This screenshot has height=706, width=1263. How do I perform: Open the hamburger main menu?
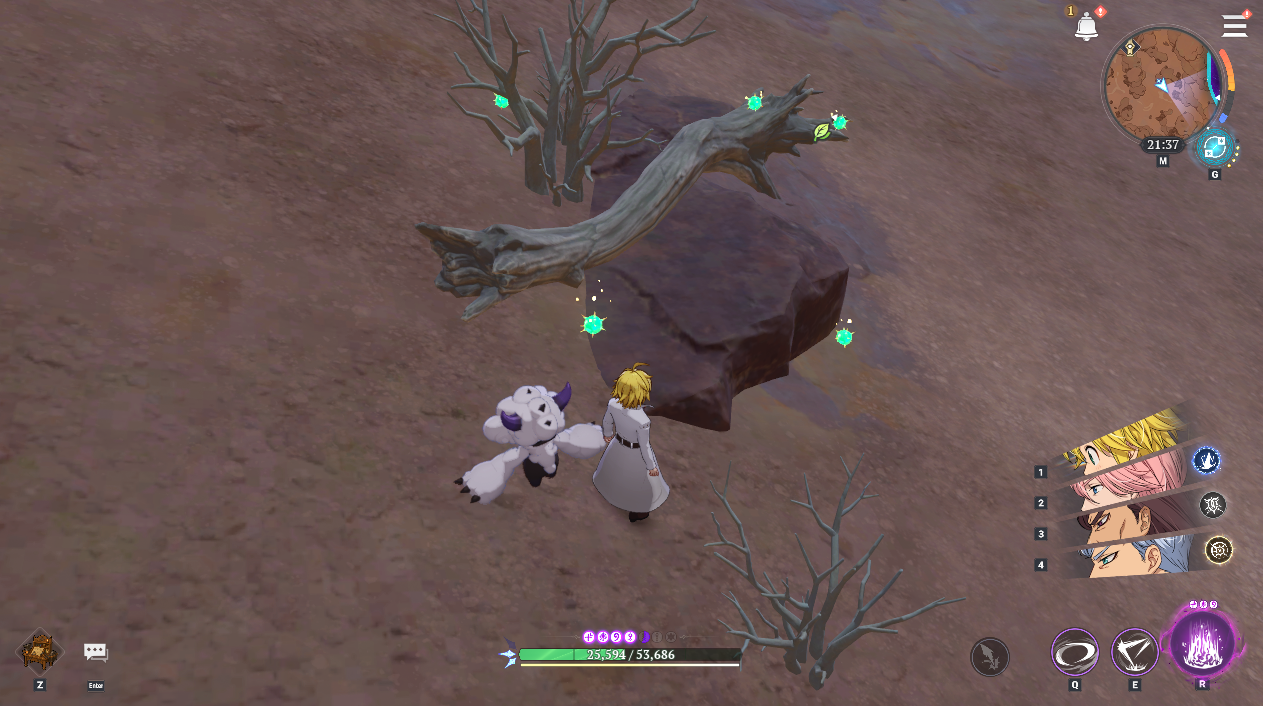tap(1234, 26)
